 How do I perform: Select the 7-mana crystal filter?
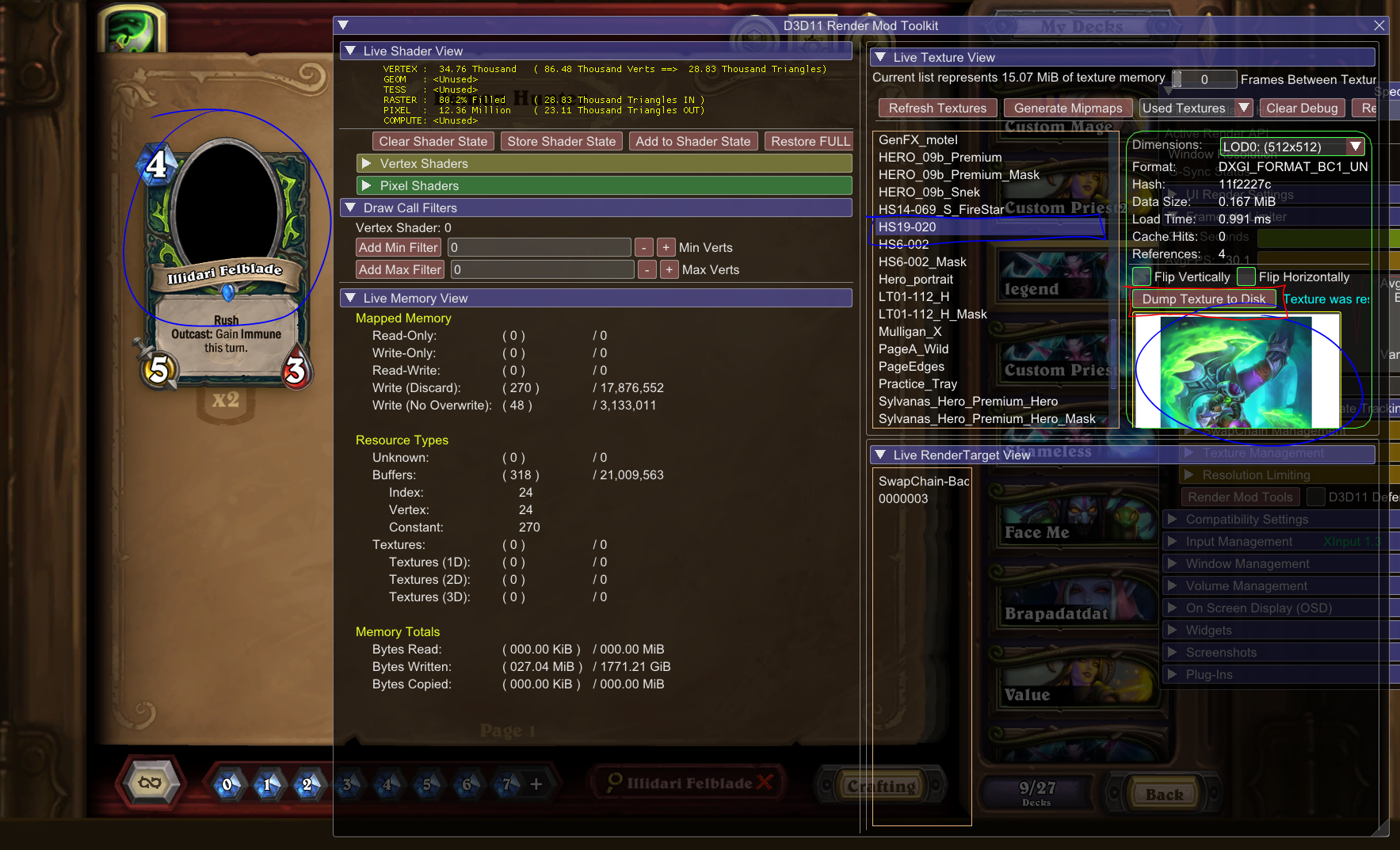506,785
